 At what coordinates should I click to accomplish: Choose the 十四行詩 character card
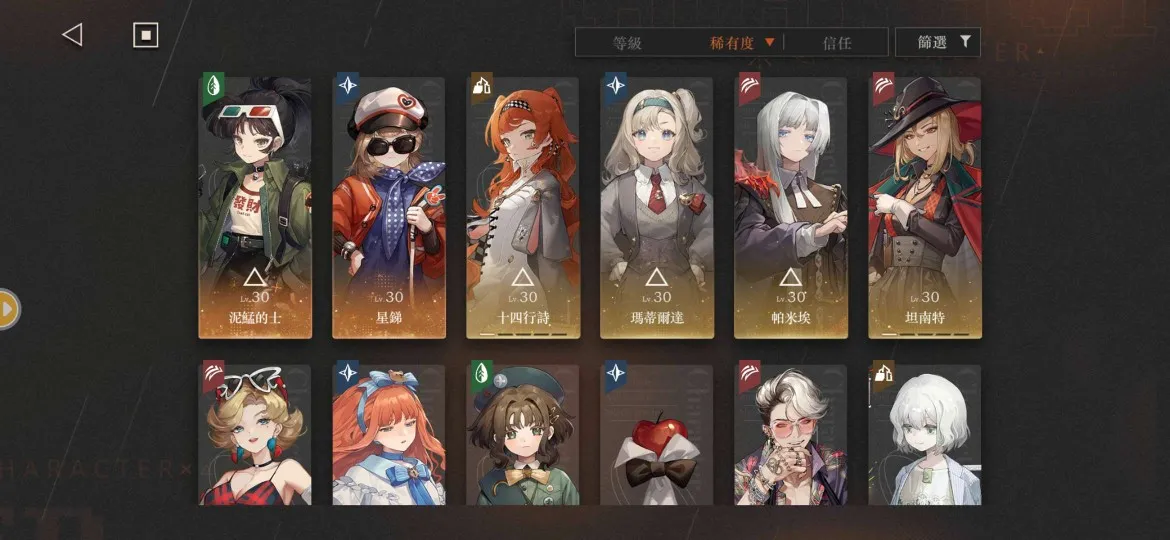[522, 208]
